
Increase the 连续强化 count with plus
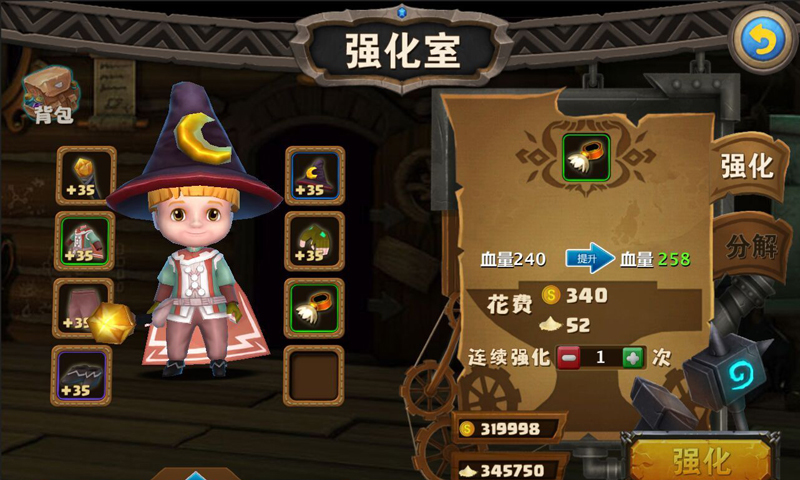pos(633,357)
